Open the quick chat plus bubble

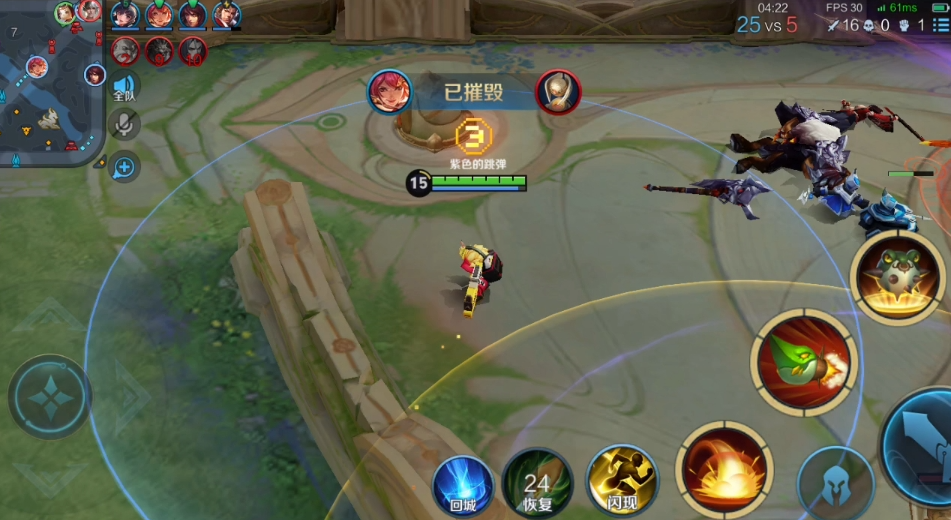[x=124, y=167]
